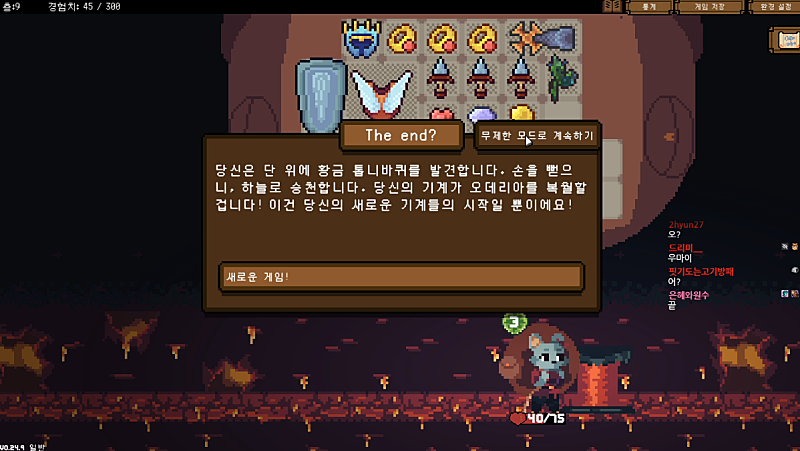Pick the large gray tower shield
Image resolution: width=800 pixels, height=451 pixels.
pyautogui.click(x=320, y=93)
